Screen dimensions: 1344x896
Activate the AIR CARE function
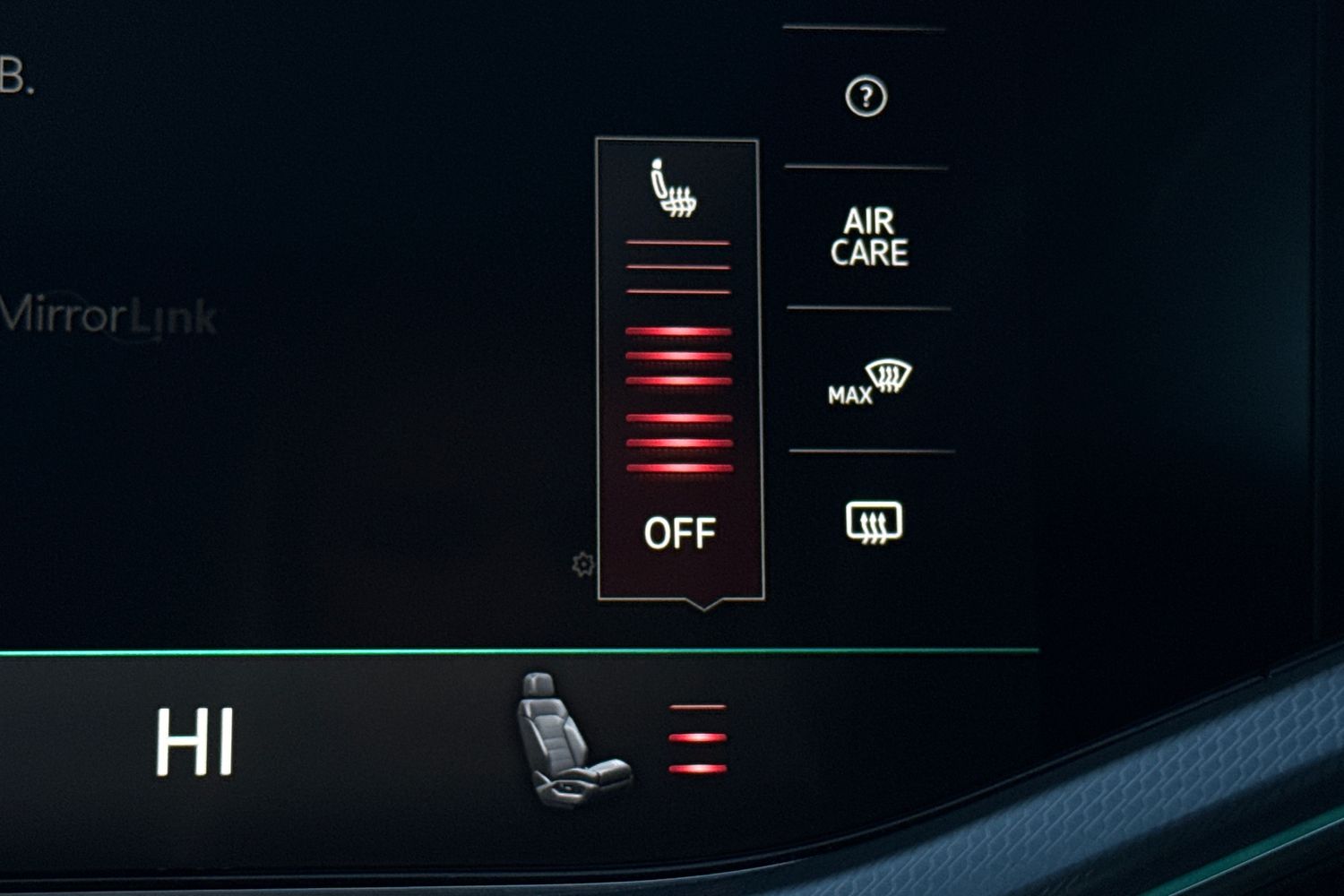point(868,237)
